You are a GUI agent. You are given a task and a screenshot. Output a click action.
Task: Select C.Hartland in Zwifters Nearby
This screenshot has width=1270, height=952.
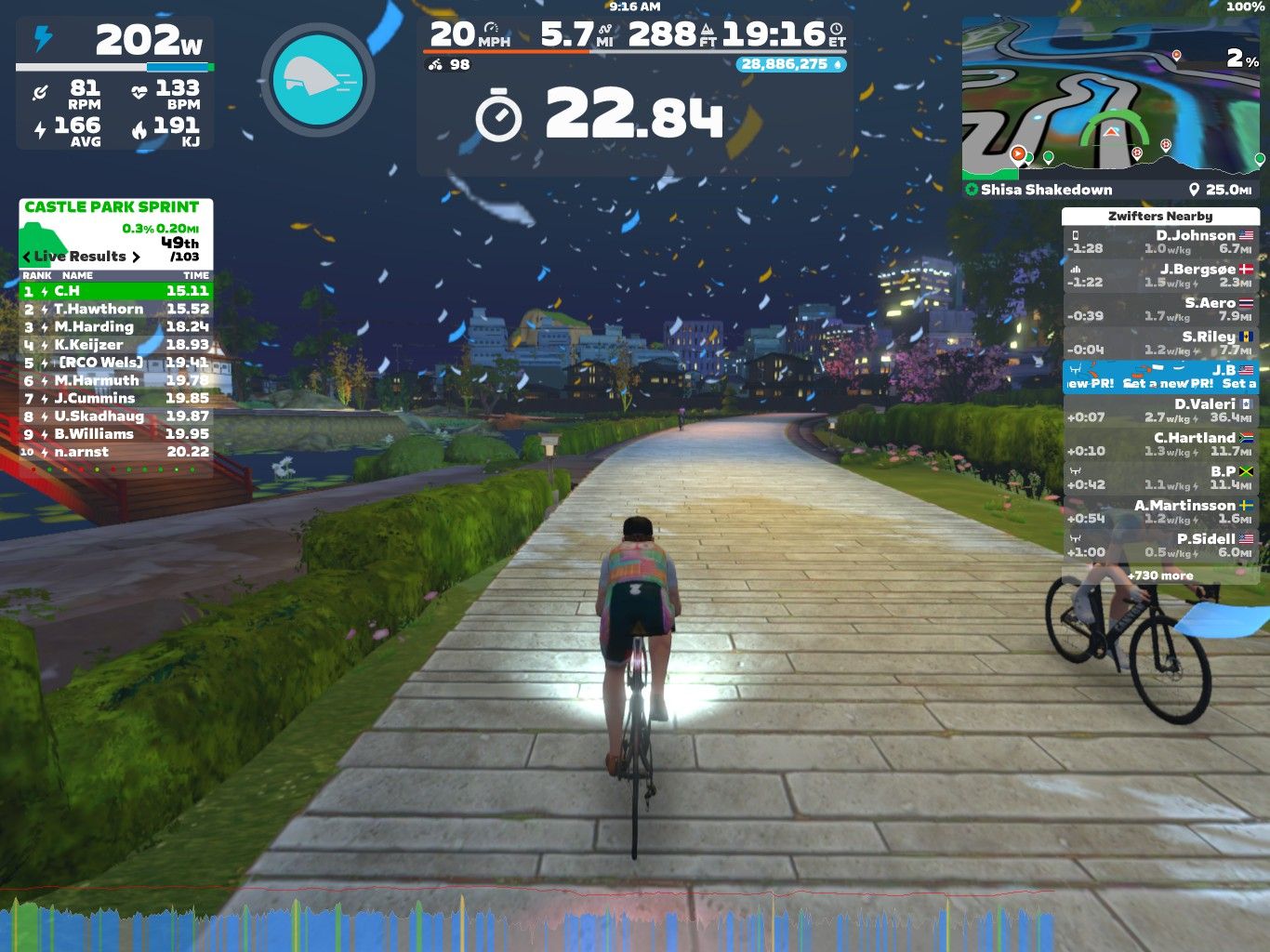(1160, 443)
